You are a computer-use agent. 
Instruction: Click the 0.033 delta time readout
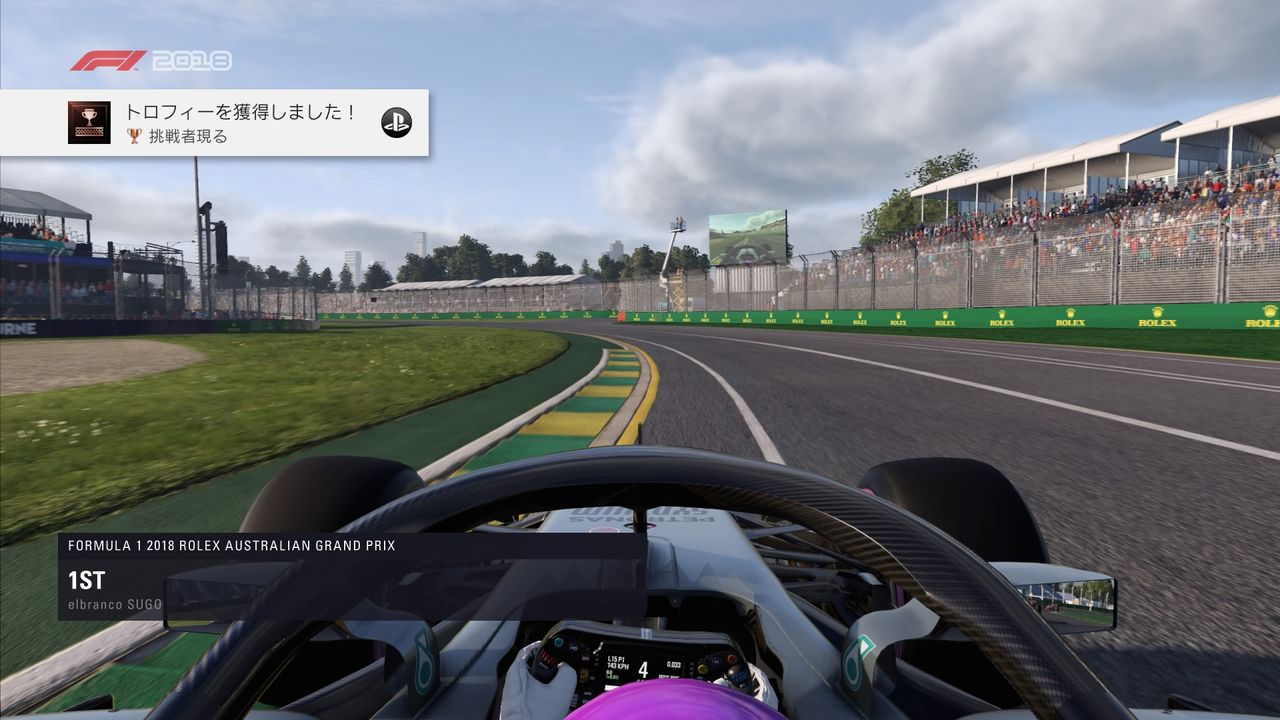tap(672, 663)
